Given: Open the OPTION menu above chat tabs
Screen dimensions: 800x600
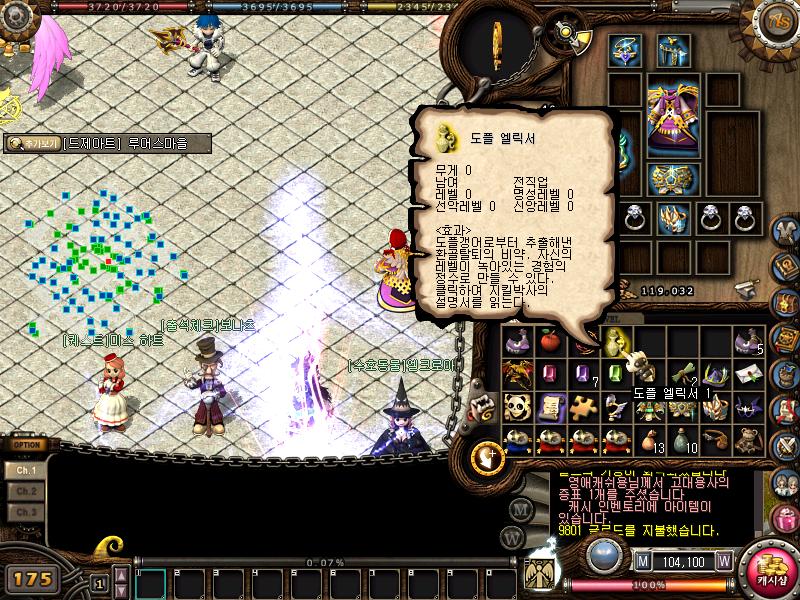Looking at the screenshot, I should (26, 446).
